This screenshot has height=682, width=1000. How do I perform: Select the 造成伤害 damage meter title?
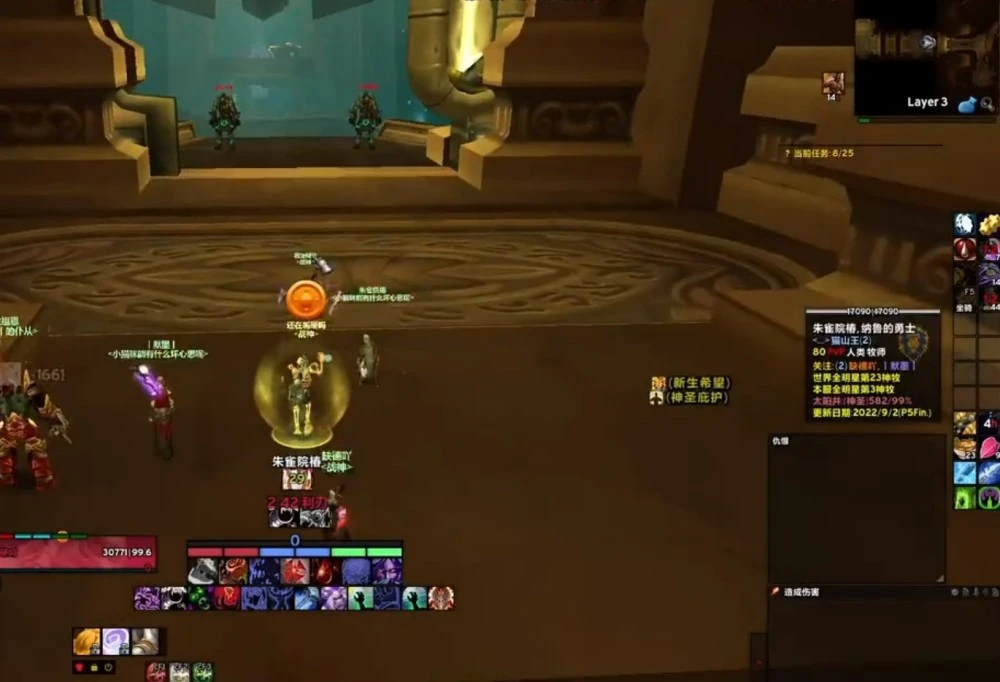pyautogui.click(x=800, y=592)
